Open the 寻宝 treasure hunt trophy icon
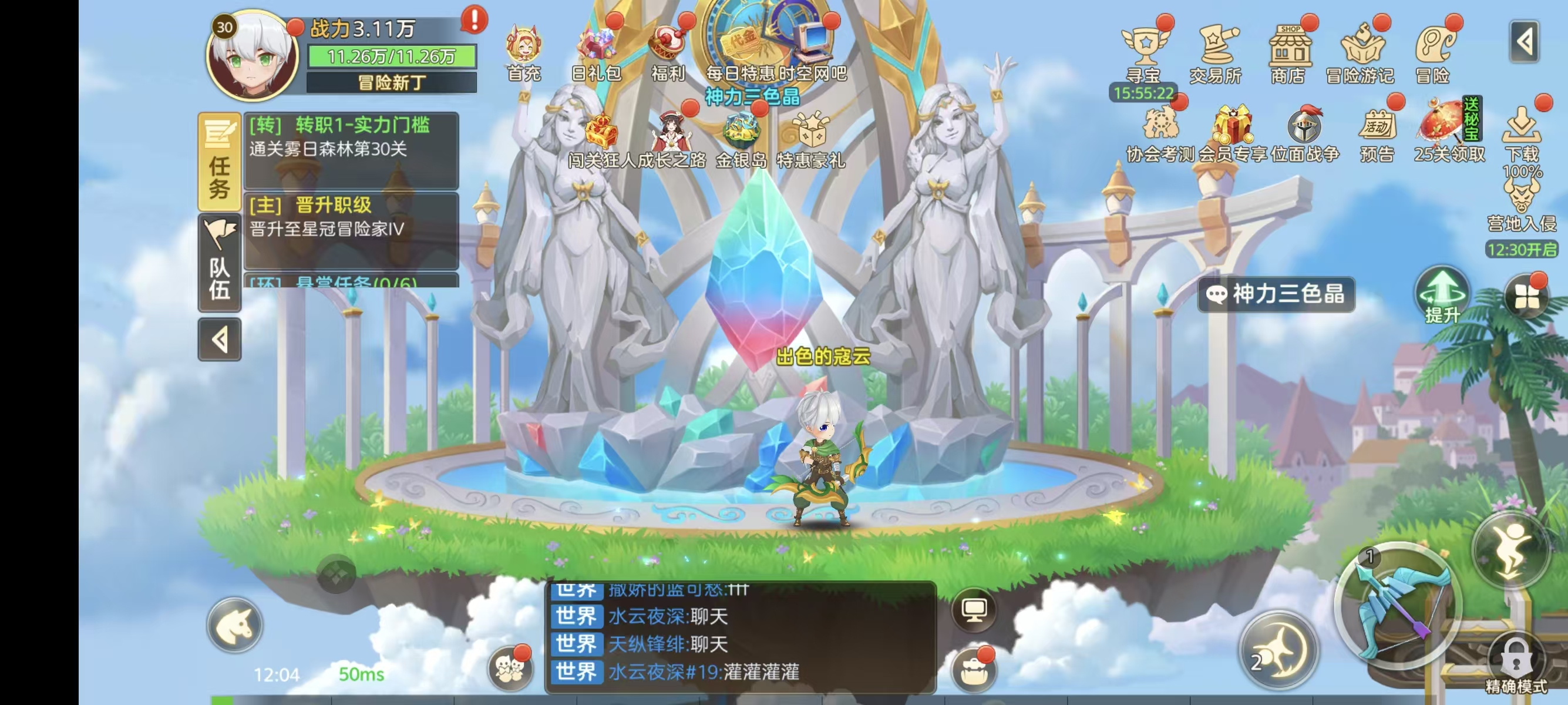Image resolution: width=1568 pixels, height=705 pixels. tap(1147, 46)
